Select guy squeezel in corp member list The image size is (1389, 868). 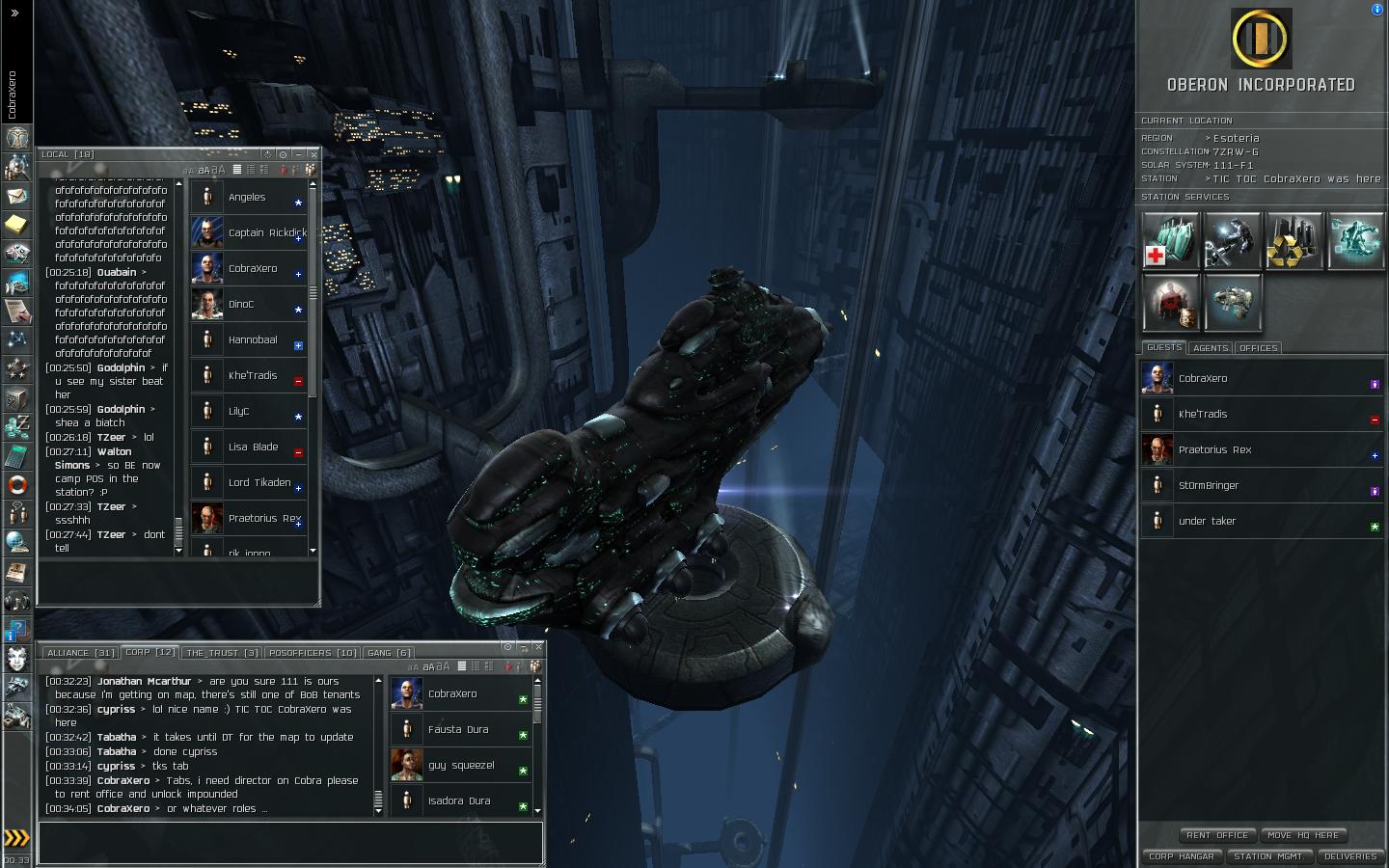click(461, 766)
